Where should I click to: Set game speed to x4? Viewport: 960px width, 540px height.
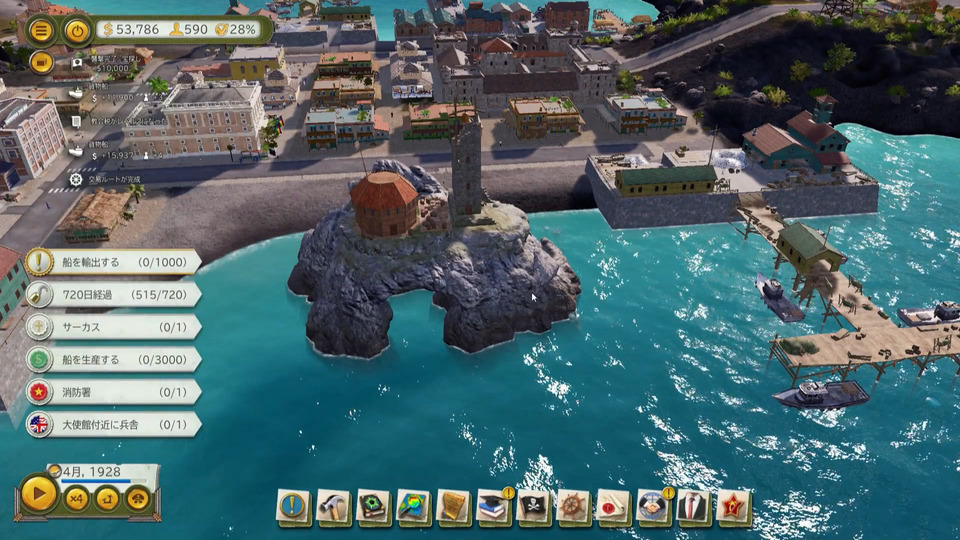76,496
